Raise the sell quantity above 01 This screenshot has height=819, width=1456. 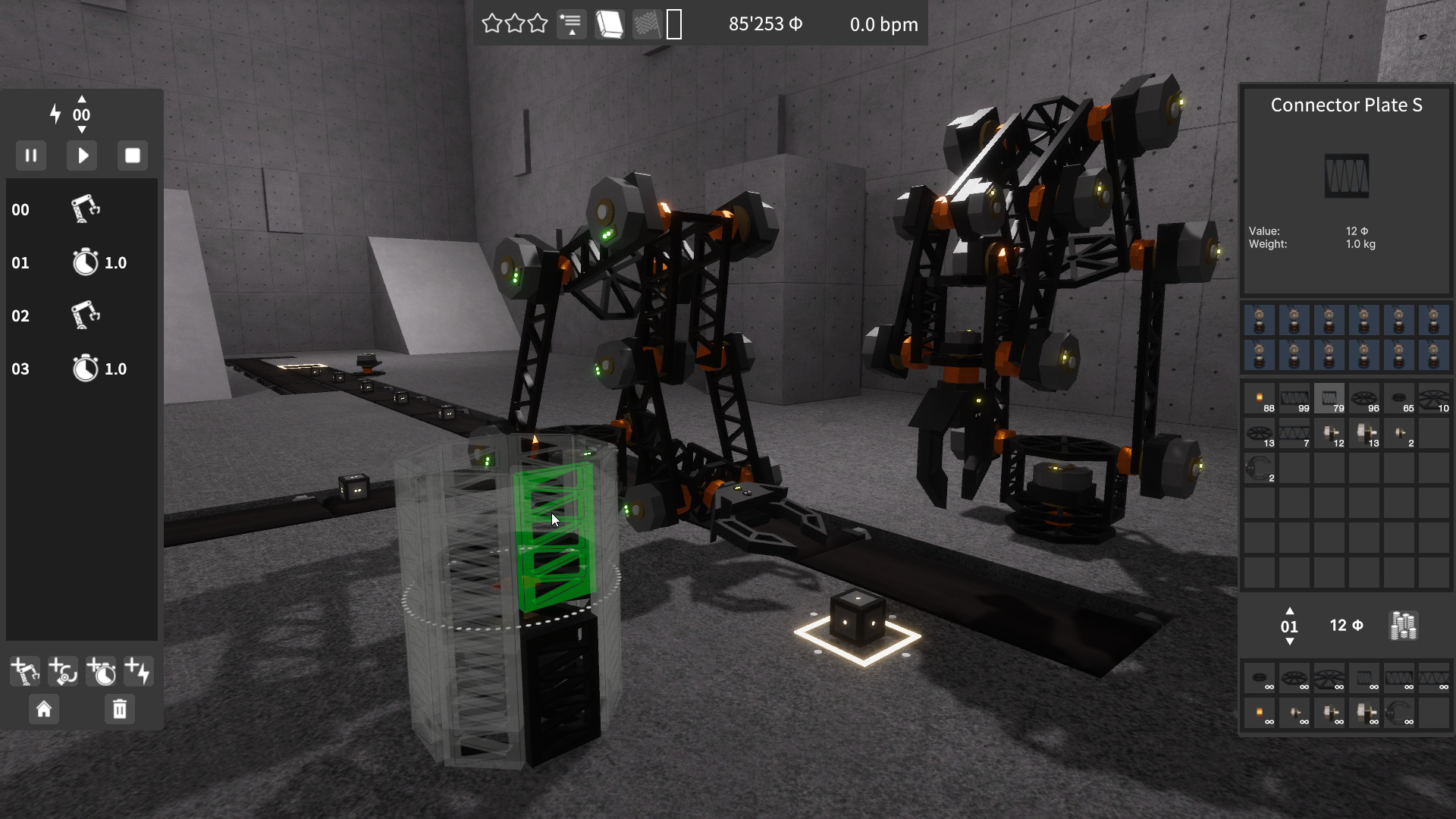point(1290,613)
